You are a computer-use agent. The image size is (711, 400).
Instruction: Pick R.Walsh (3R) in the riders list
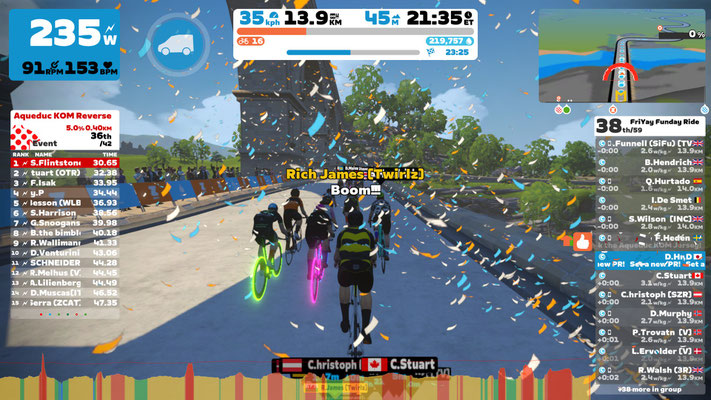(651, 373)
